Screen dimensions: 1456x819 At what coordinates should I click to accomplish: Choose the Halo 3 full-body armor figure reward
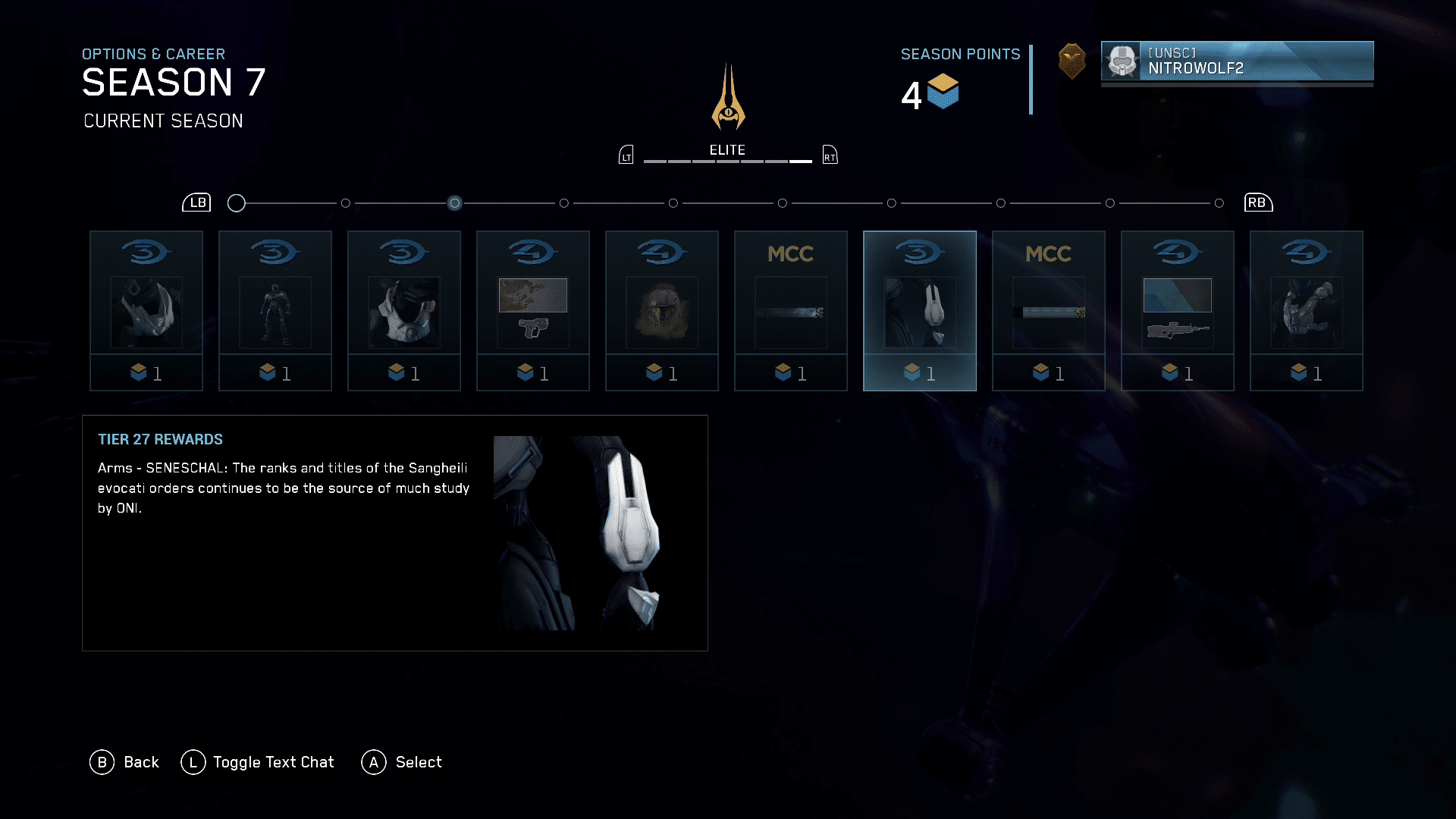[x=275, y=311]
